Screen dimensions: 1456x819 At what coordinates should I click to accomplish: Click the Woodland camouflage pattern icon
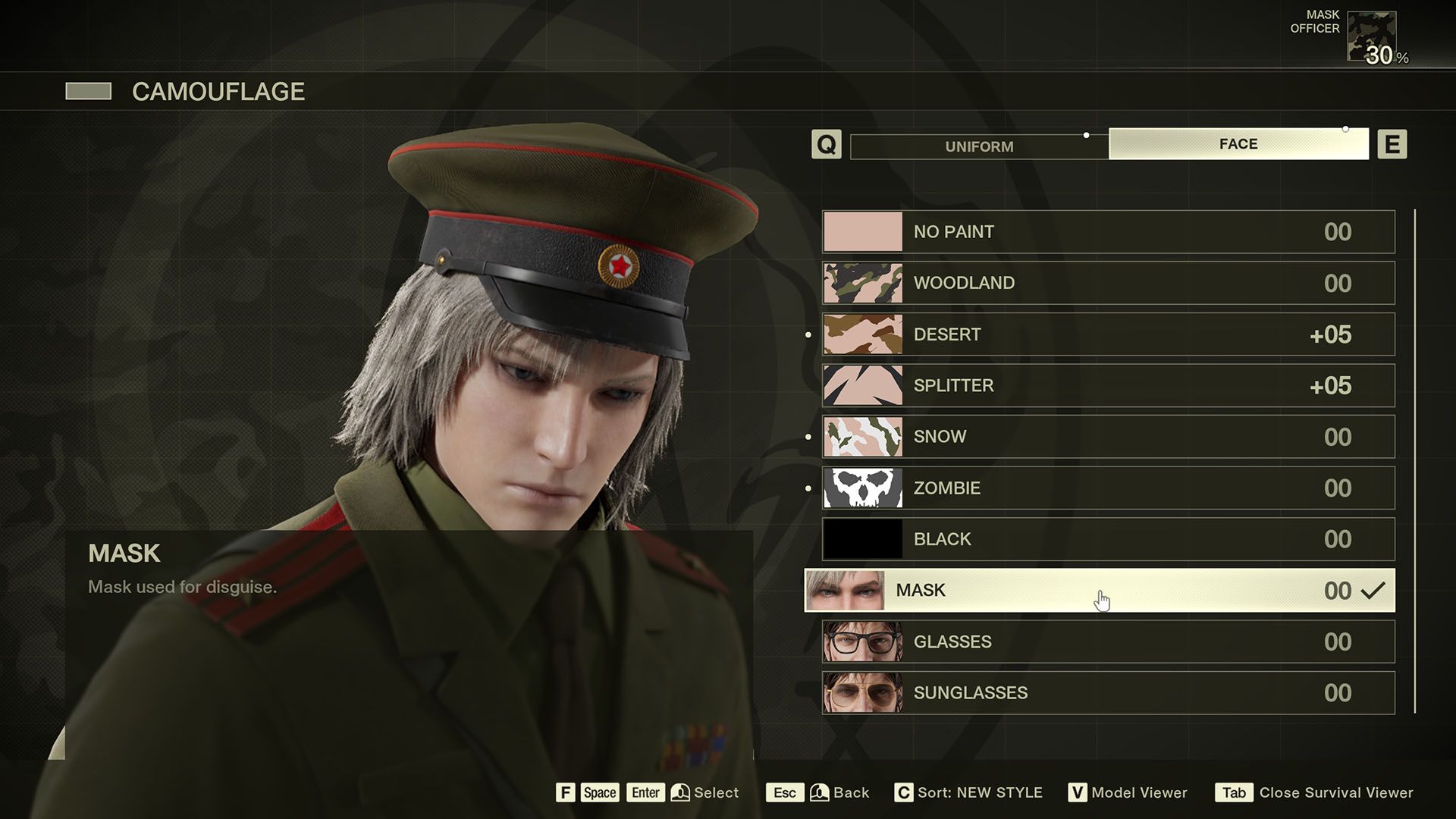tap(861, 282)
